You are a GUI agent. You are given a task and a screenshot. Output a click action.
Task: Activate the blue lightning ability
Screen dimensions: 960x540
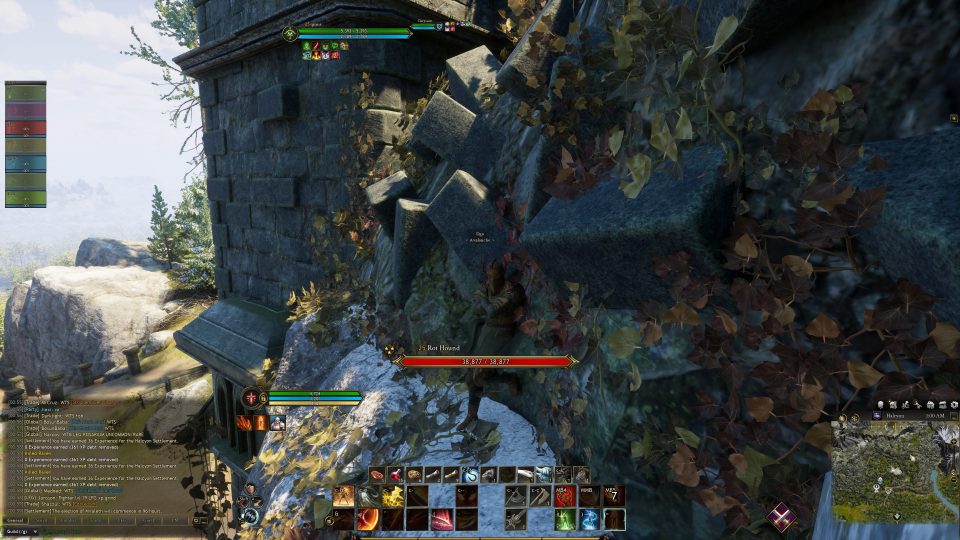point(590,519)
